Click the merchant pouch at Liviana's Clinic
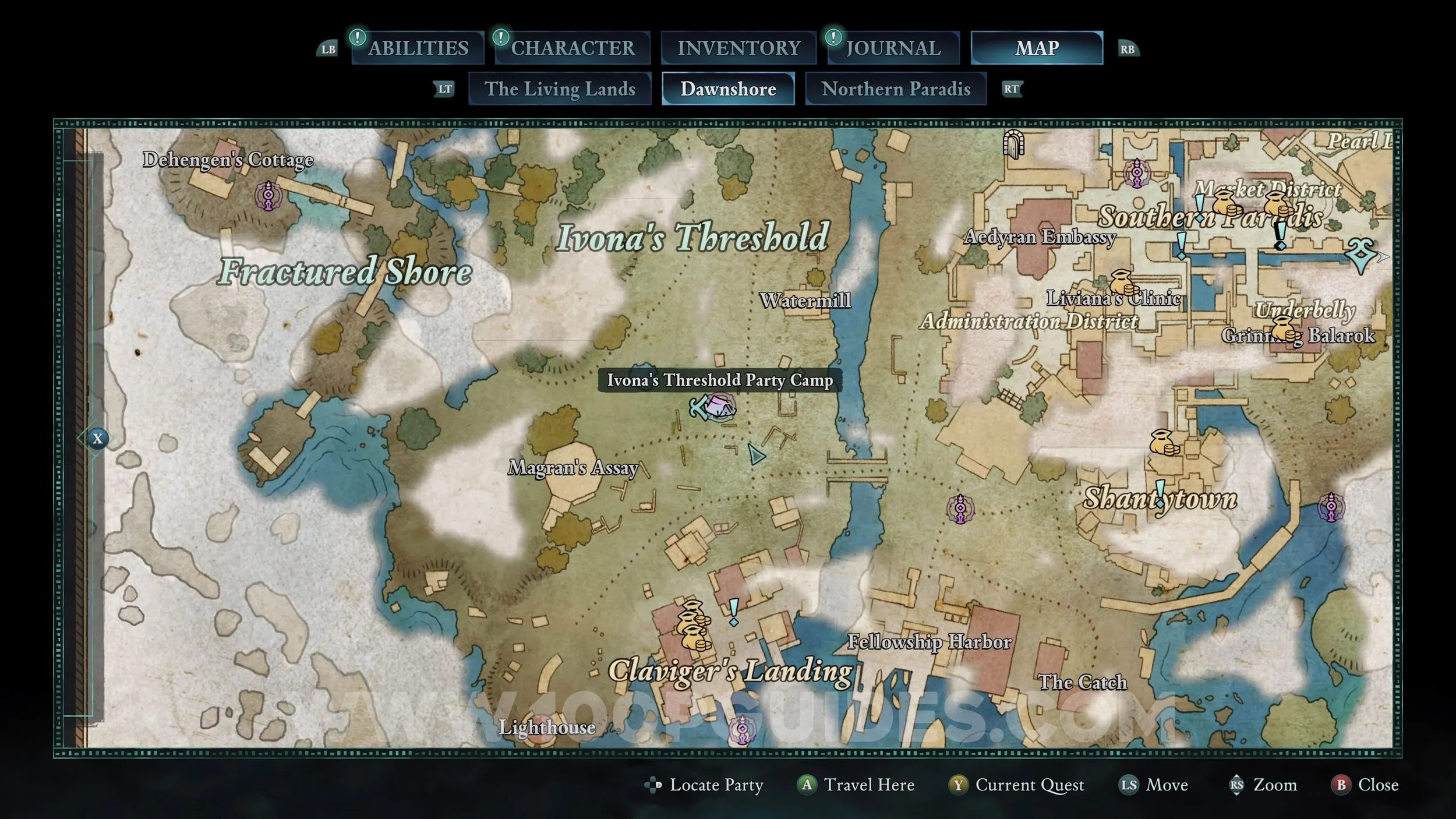 1122,283
